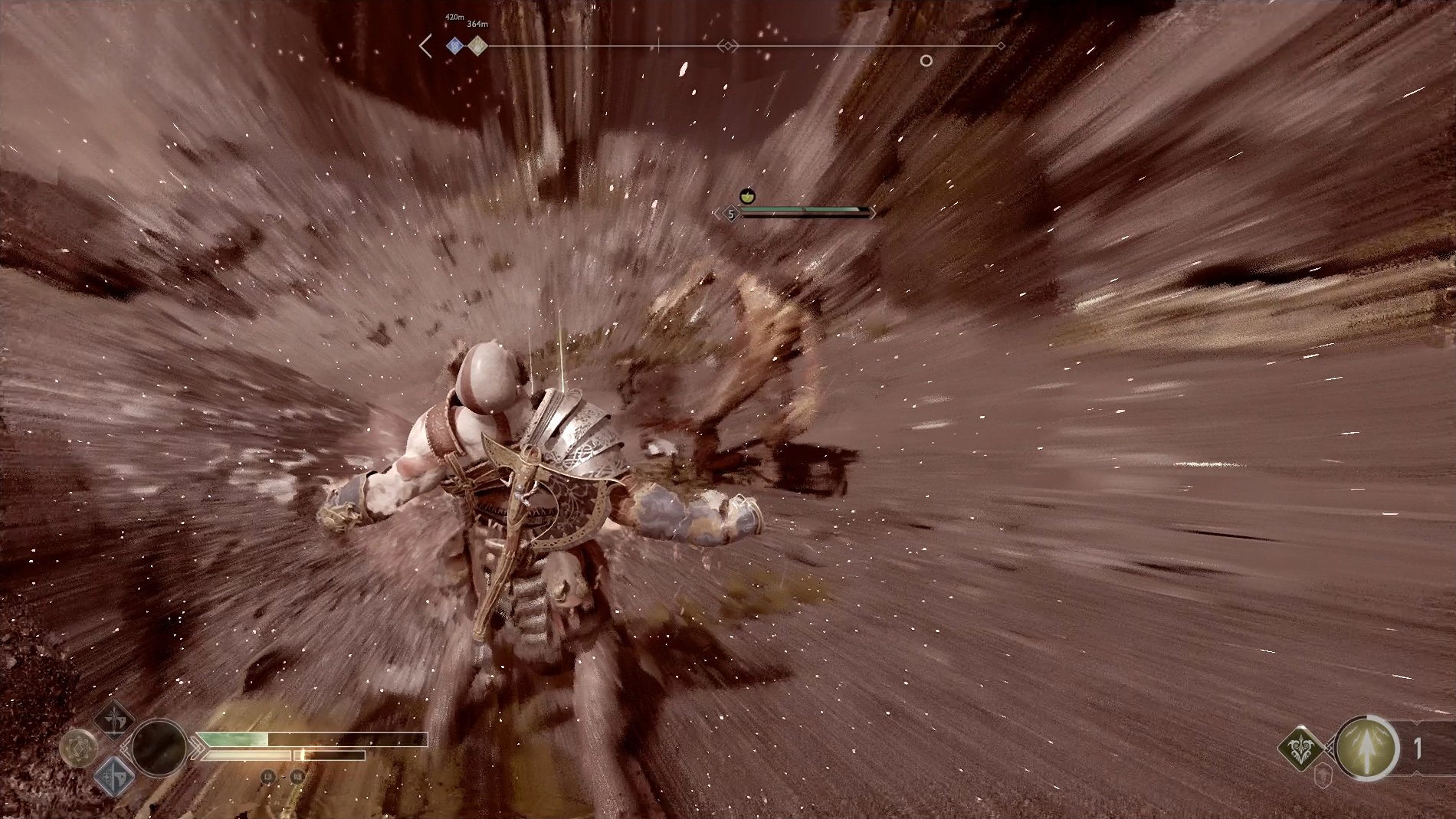Viewport: 1456px width, 819px height.
Task: Click the diamond at the compass right end
Action: [1001, 47]
